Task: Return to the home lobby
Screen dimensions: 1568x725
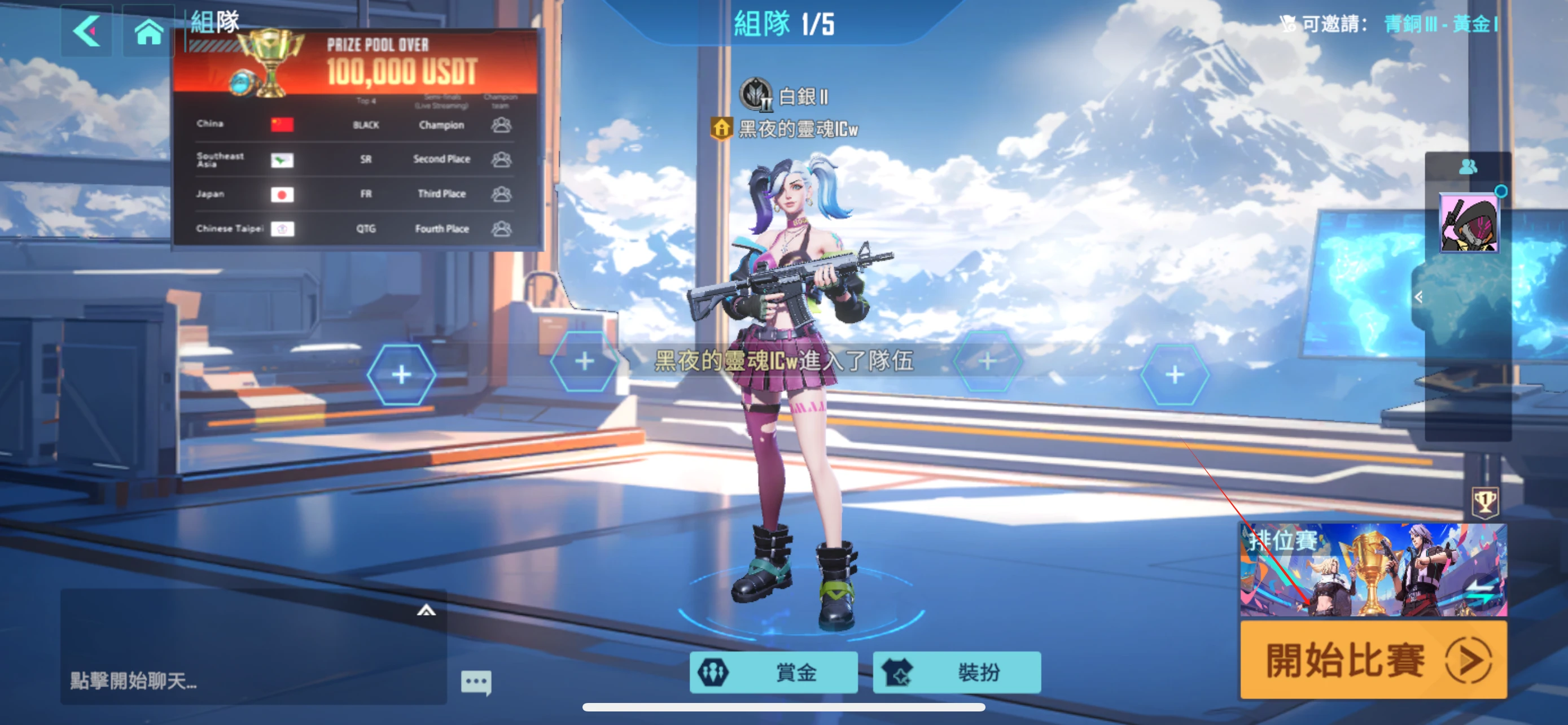Action: (148, 31)
